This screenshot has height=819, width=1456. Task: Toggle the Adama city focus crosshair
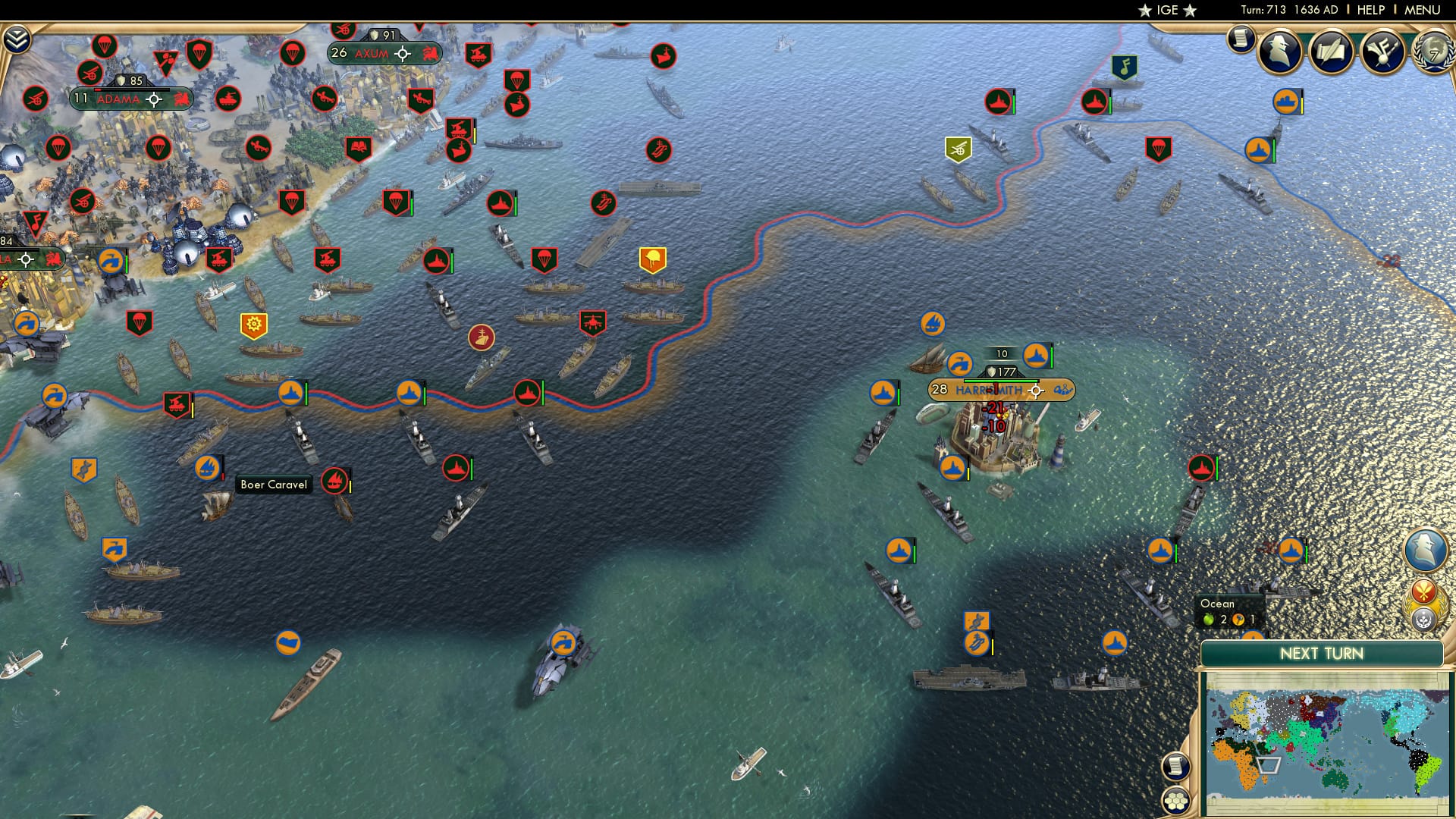pyautogui.click(x=154, y=98)
